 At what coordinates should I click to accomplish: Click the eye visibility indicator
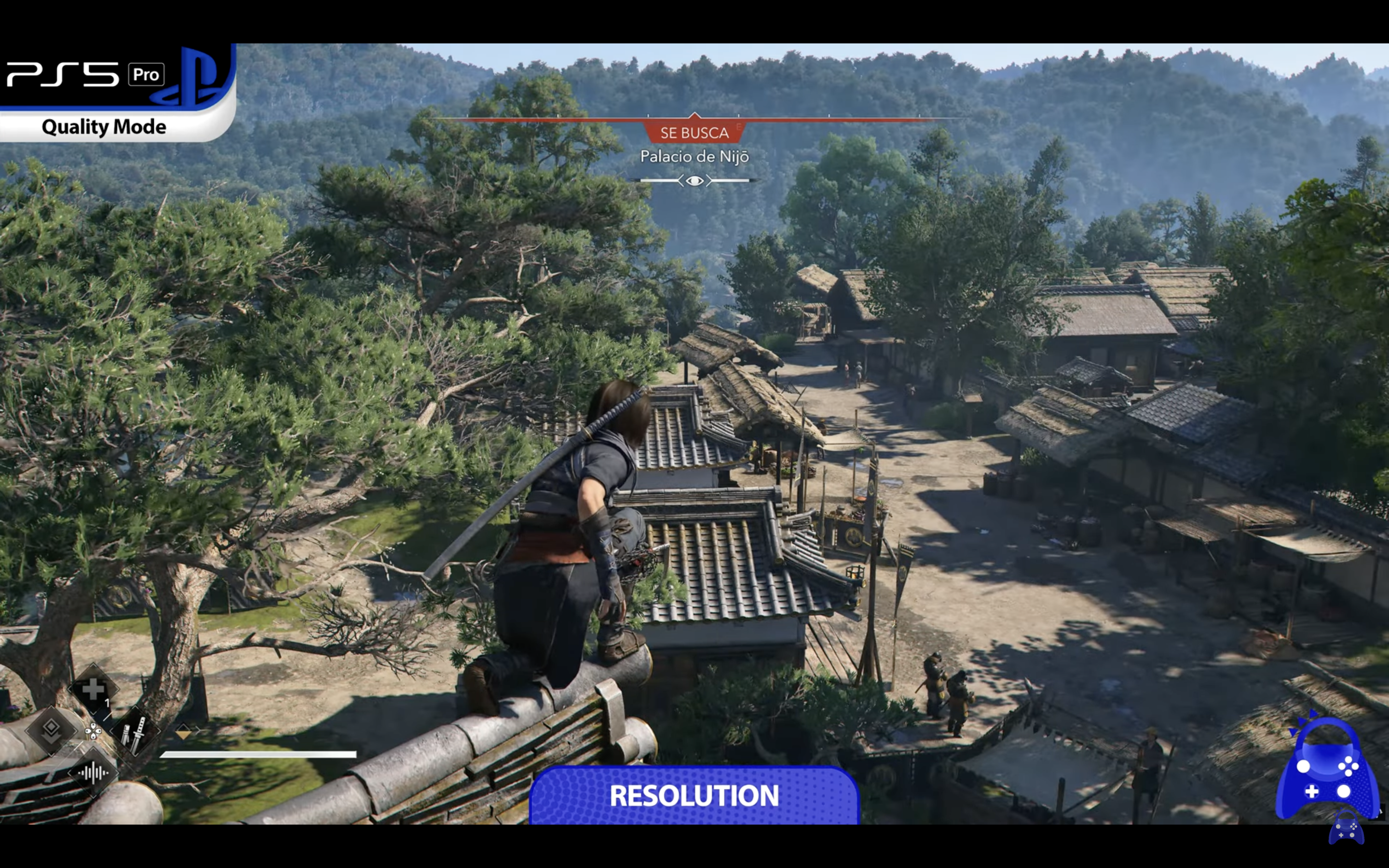click(694, 181)
